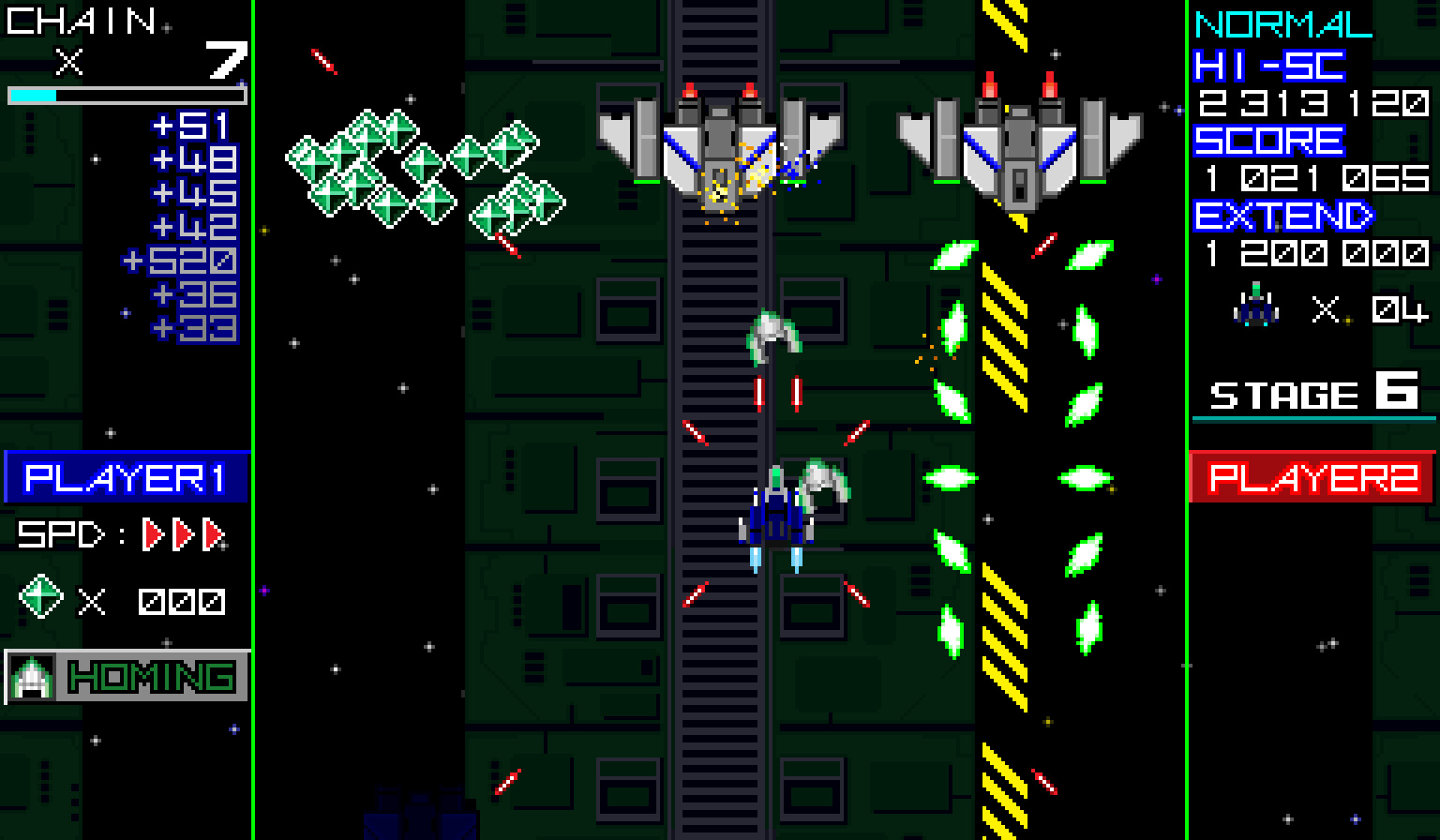This screenshot has width=1440, height=840.
Task: Switch to the PLAYER2 panel
Action: [1312, 479]
